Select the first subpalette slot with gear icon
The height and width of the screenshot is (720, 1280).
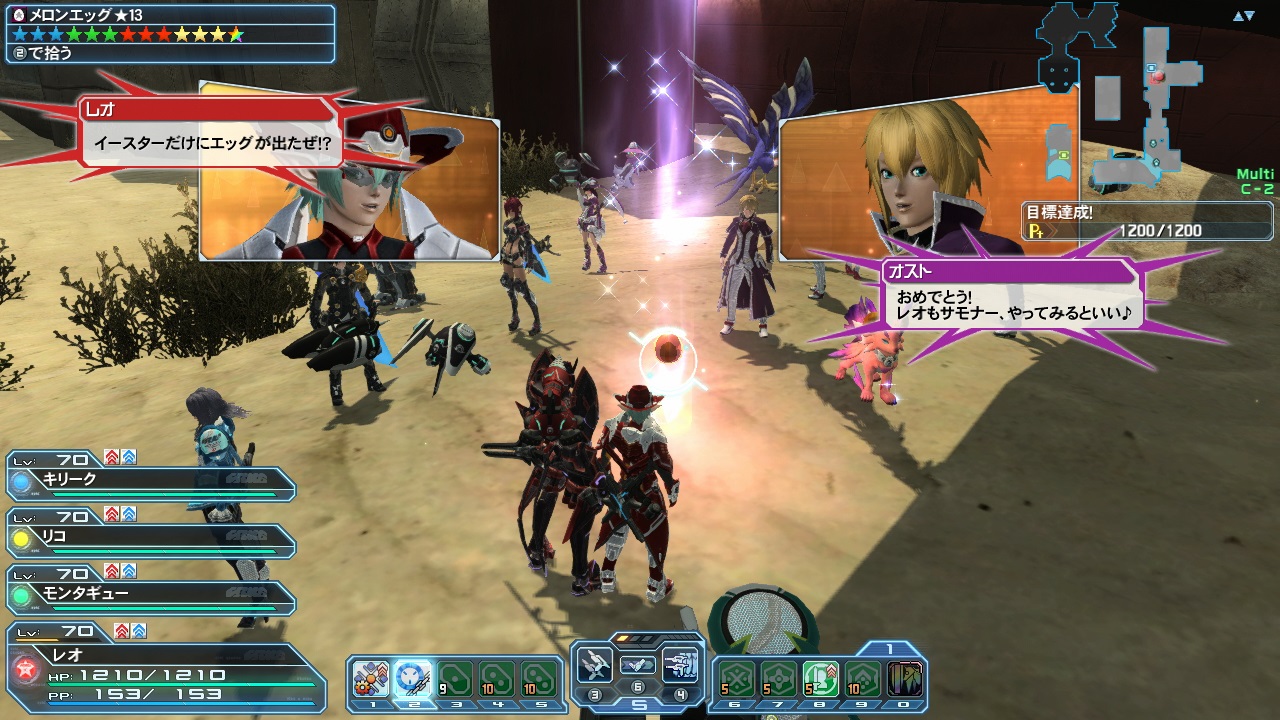[370, 679]
